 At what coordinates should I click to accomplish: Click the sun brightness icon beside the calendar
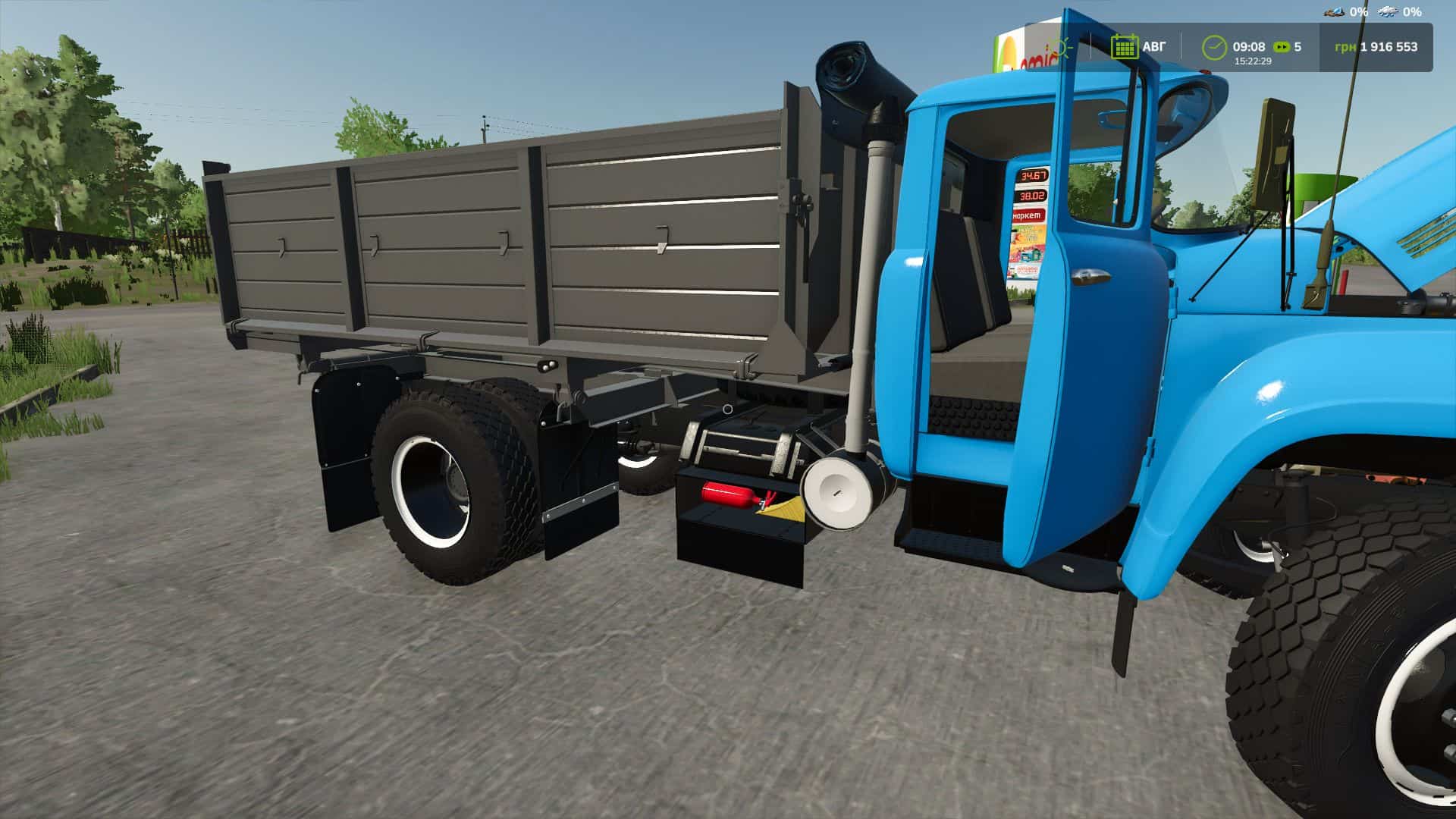point(1062,47)
